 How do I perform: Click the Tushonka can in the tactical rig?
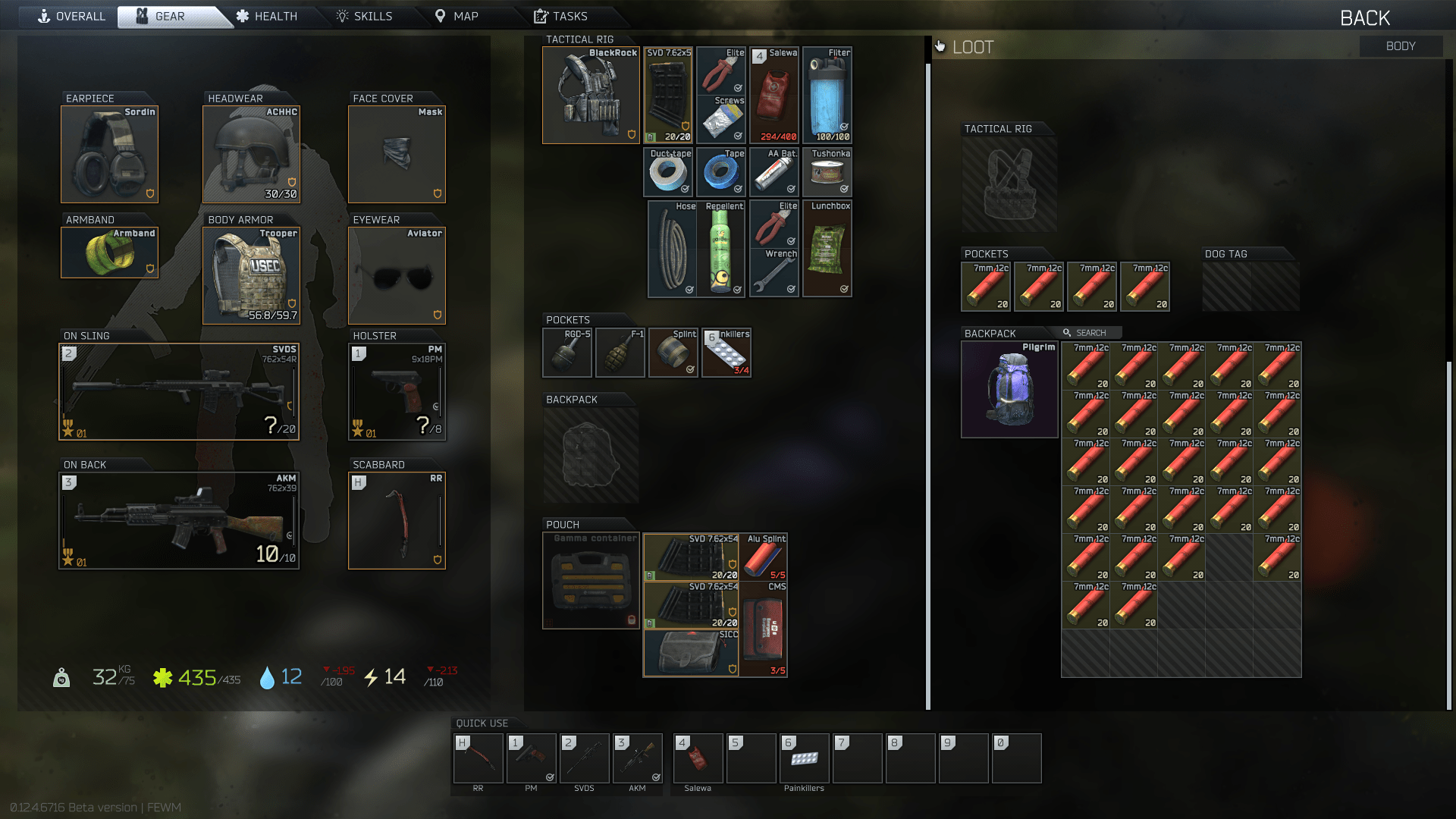pyautogui.click(x=827, y=172)
